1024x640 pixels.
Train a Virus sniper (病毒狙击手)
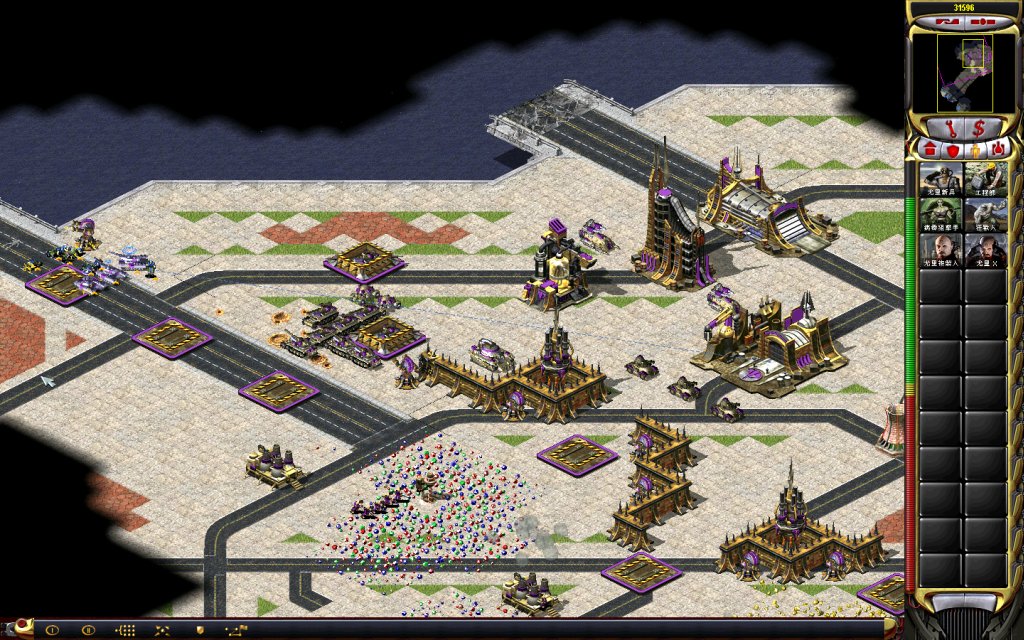[x=940, y=215]
